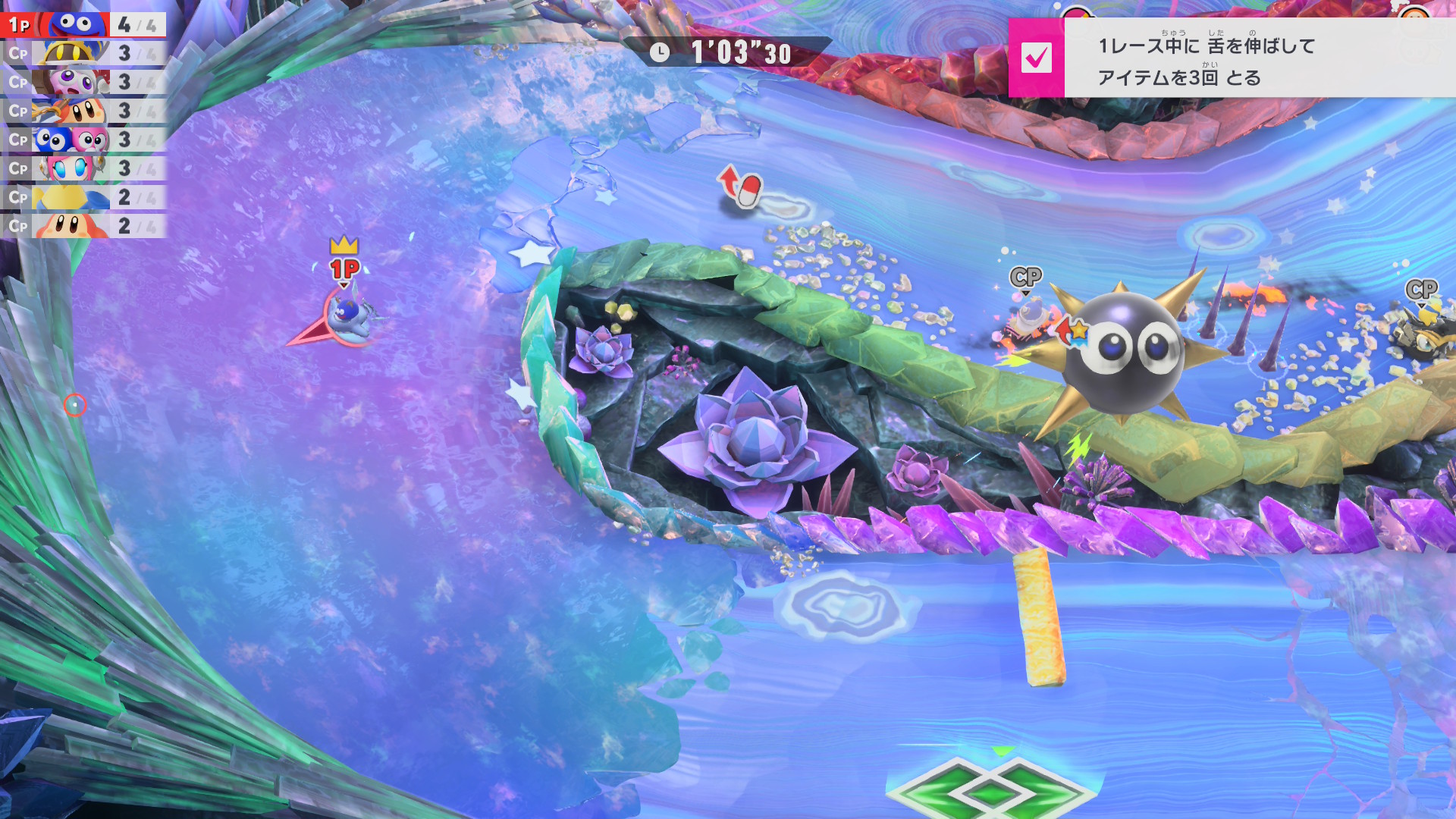Click the pink mission-complete checkmark box

tap(1036, 58)
